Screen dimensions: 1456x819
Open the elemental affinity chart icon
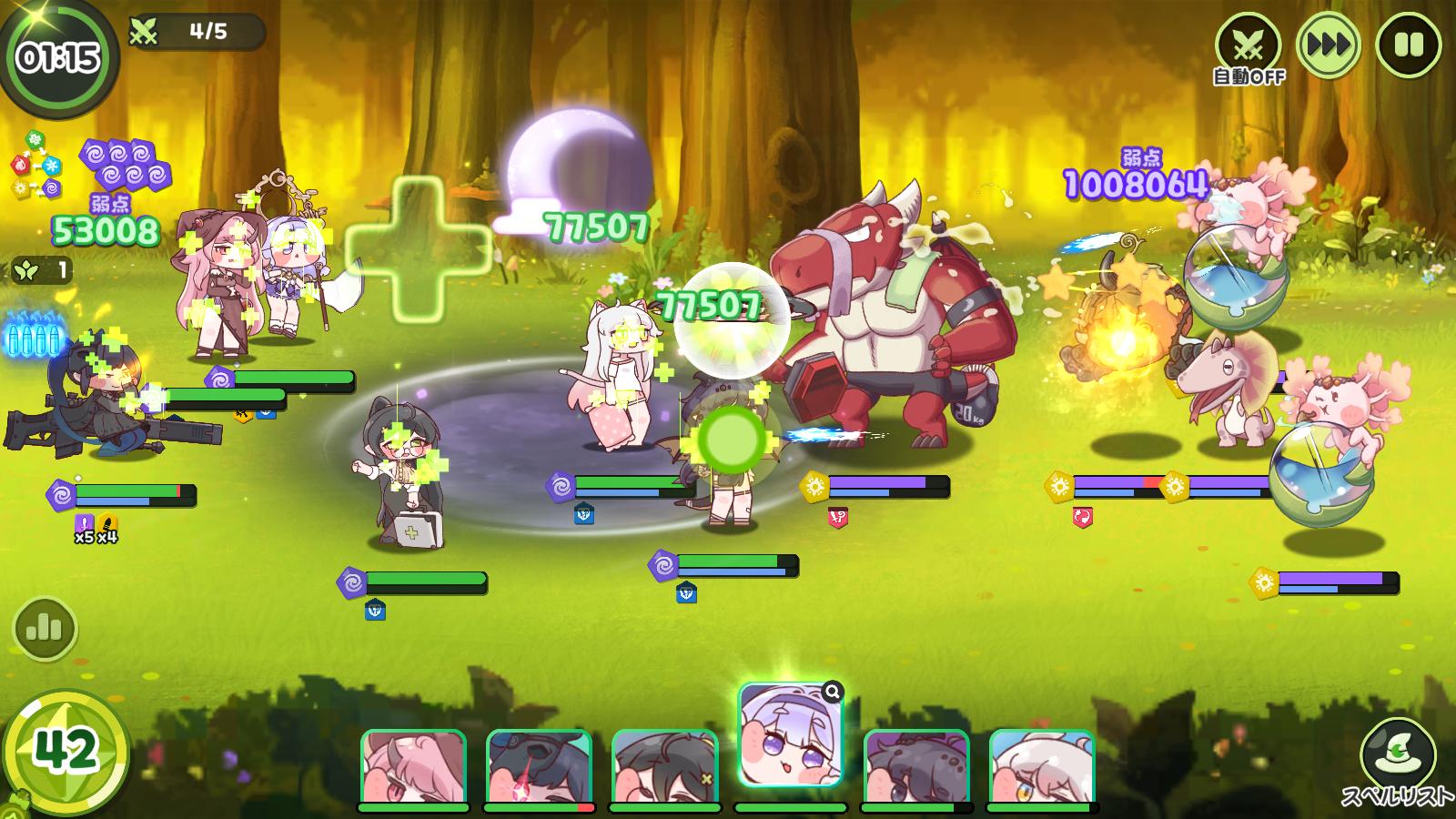click(36, 165)
